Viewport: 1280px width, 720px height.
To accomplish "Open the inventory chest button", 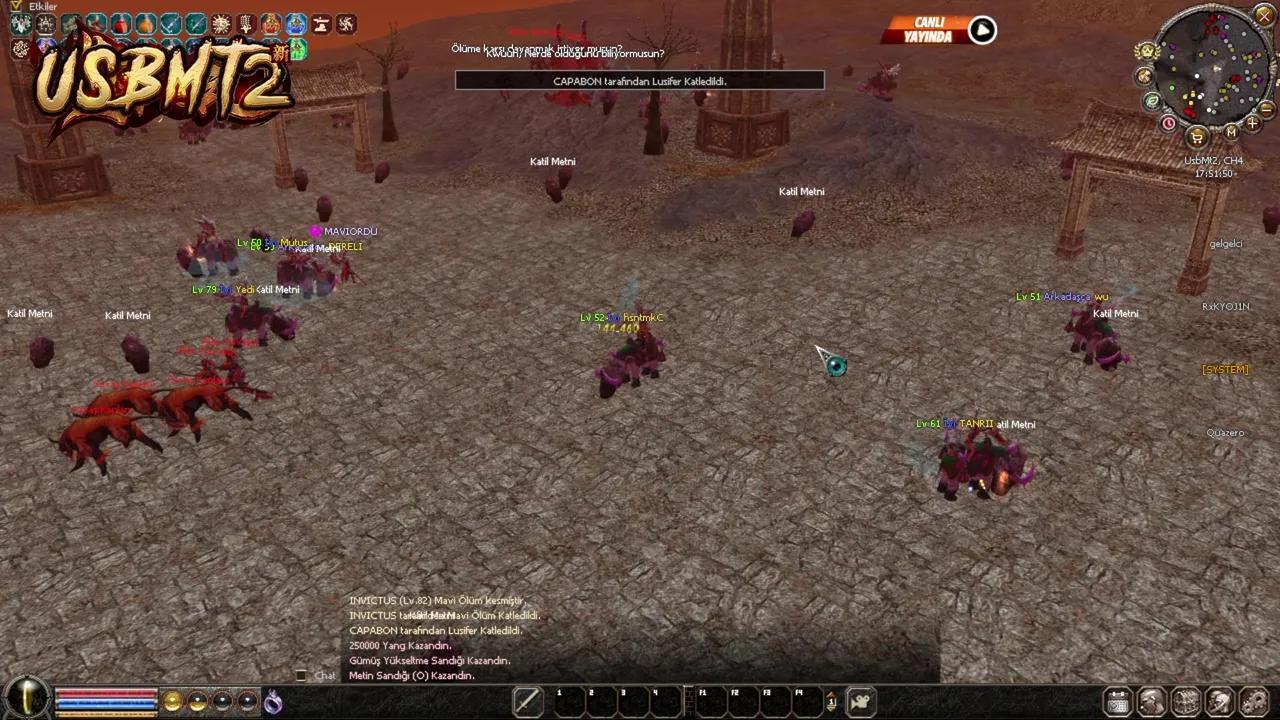I will (1186, 702).
